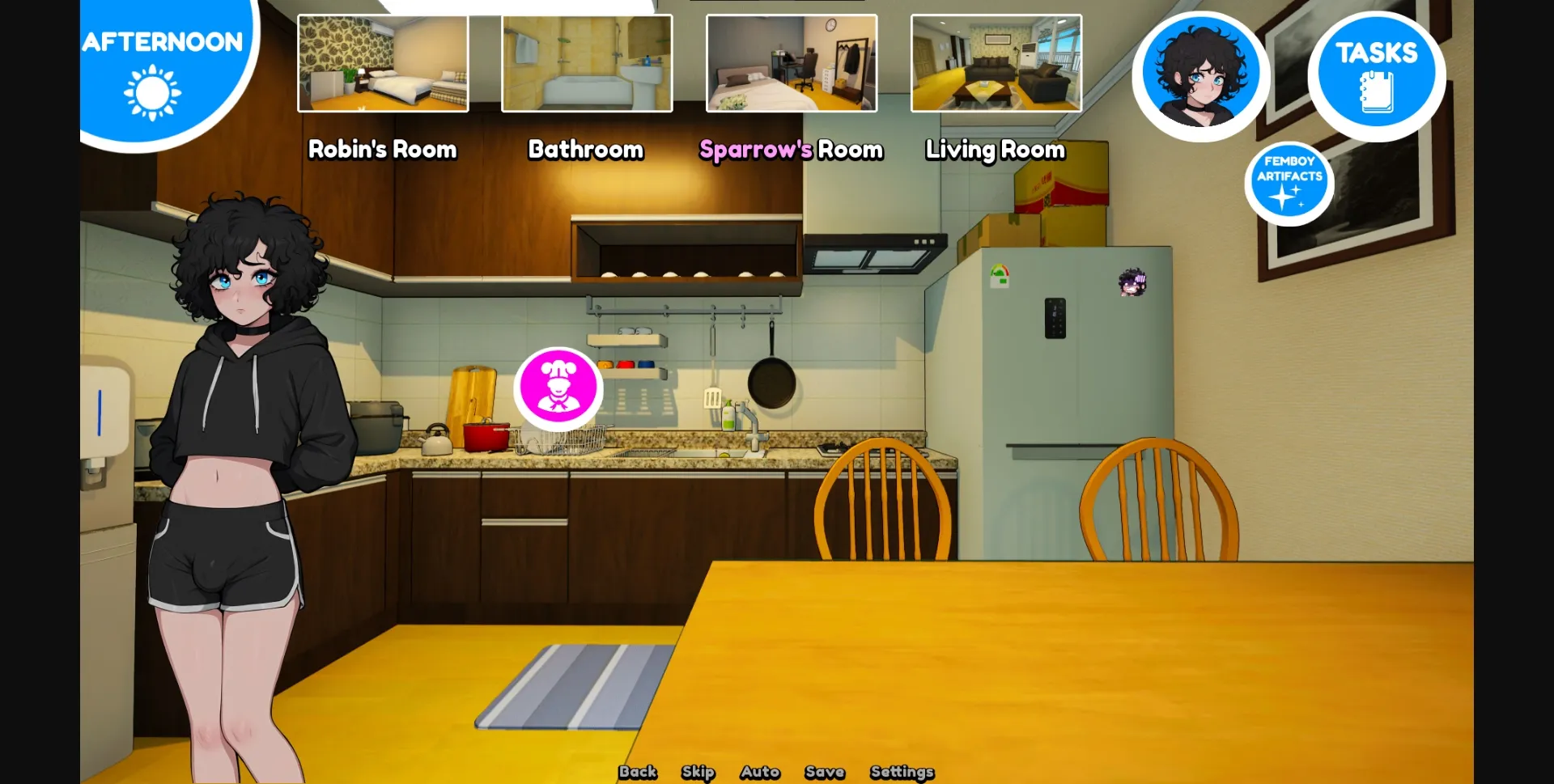1554x784 pixels.
Task: Open the Settings menu entry
Action: pyautogui.click(x=902, y=772)
